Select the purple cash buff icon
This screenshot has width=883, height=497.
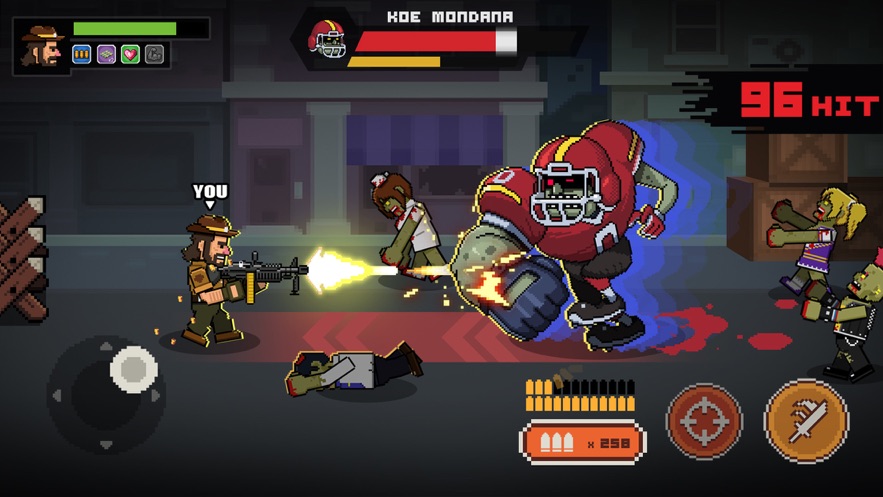point(106,55)
